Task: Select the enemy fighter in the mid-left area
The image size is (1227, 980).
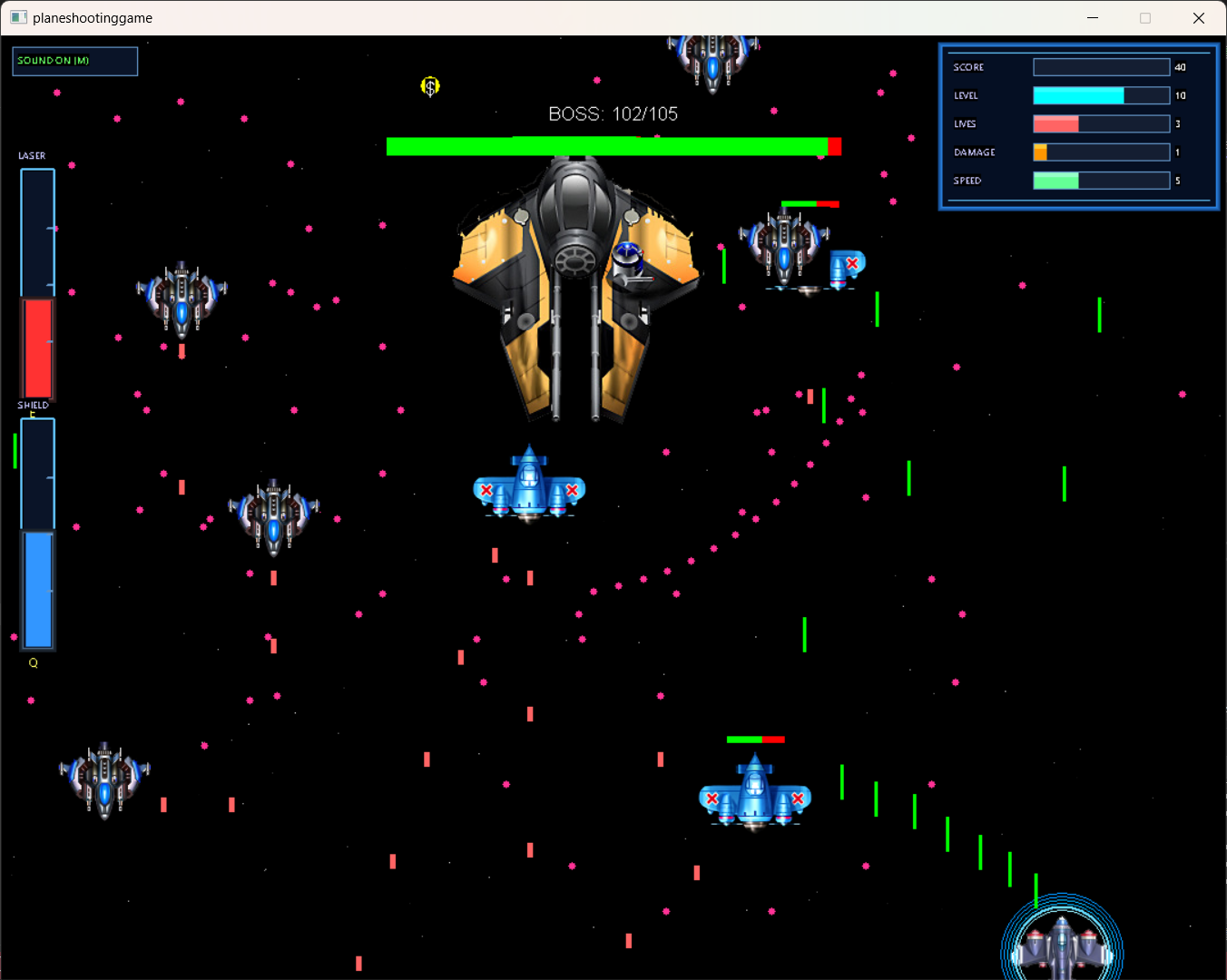Action: click(274, 517)
